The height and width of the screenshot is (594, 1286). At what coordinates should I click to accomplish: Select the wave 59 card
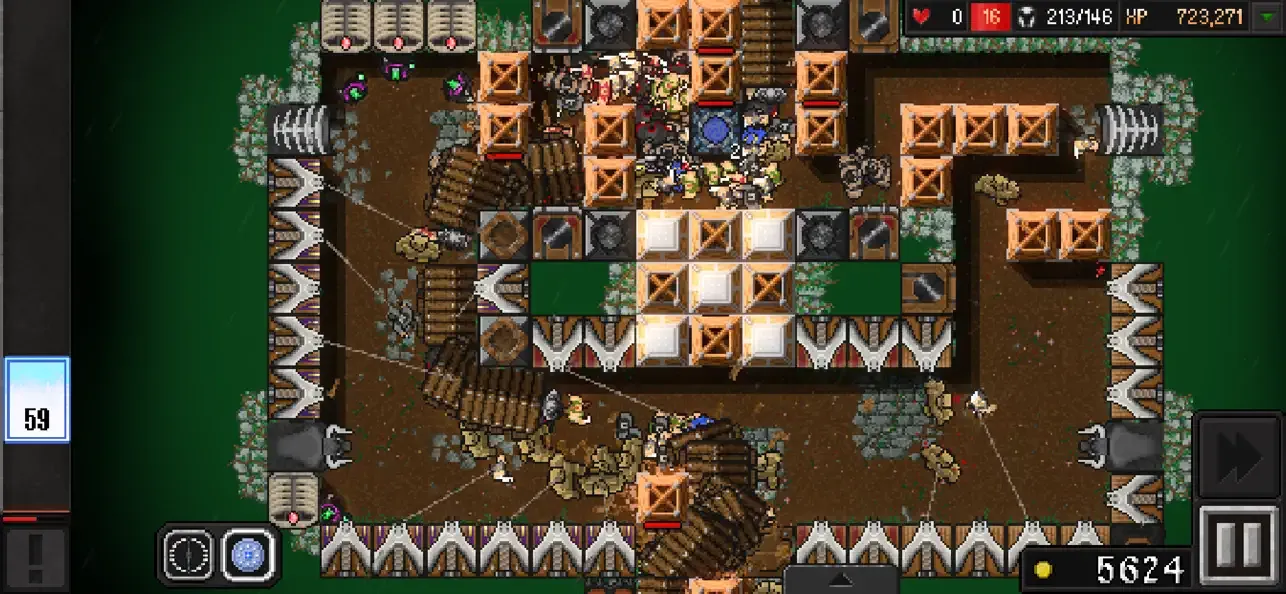tap(37, 400)
